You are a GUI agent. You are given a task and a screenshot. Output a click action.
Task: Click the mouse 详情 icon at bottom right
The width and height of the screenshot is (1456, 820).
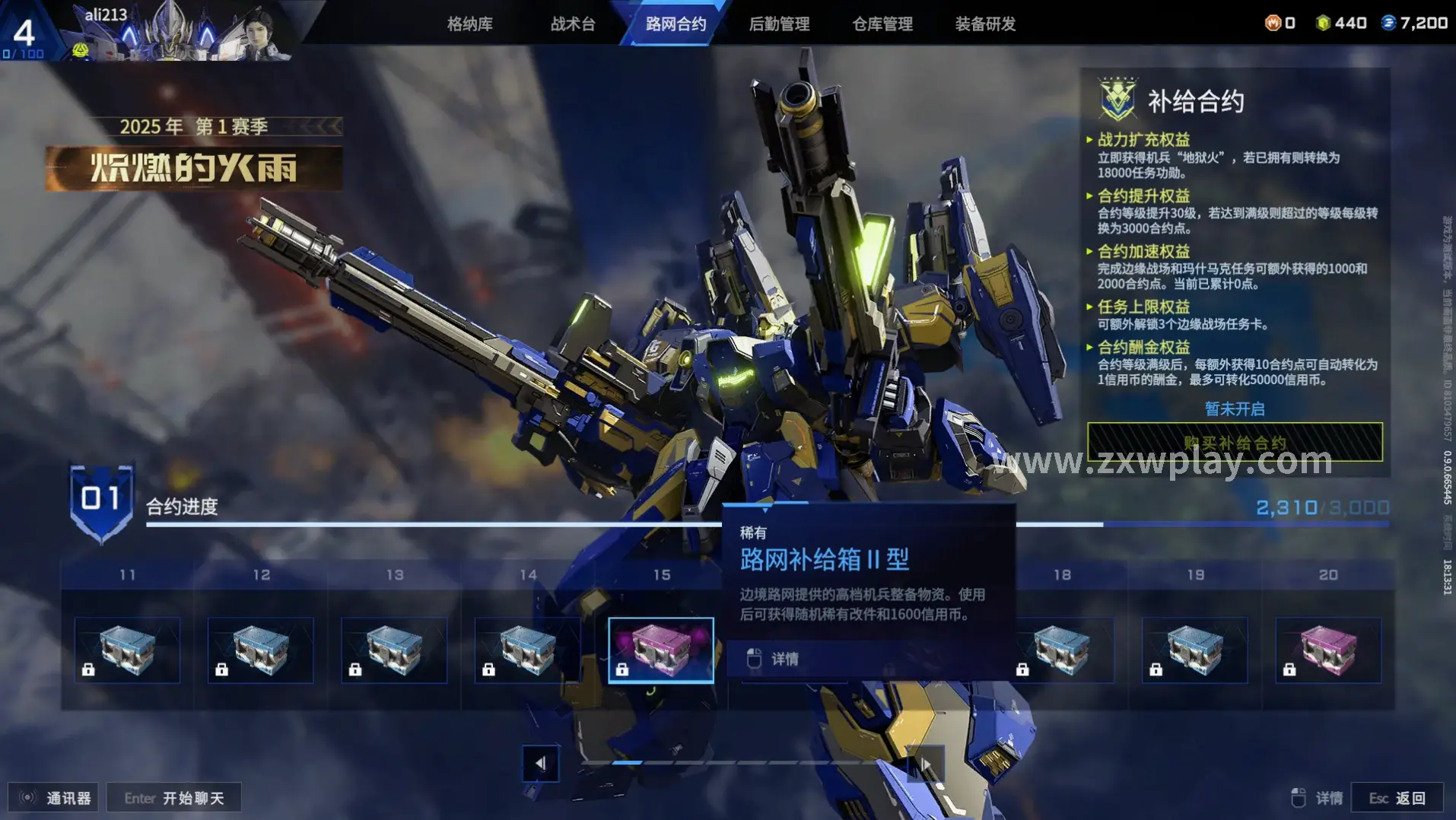(1298, 797)
